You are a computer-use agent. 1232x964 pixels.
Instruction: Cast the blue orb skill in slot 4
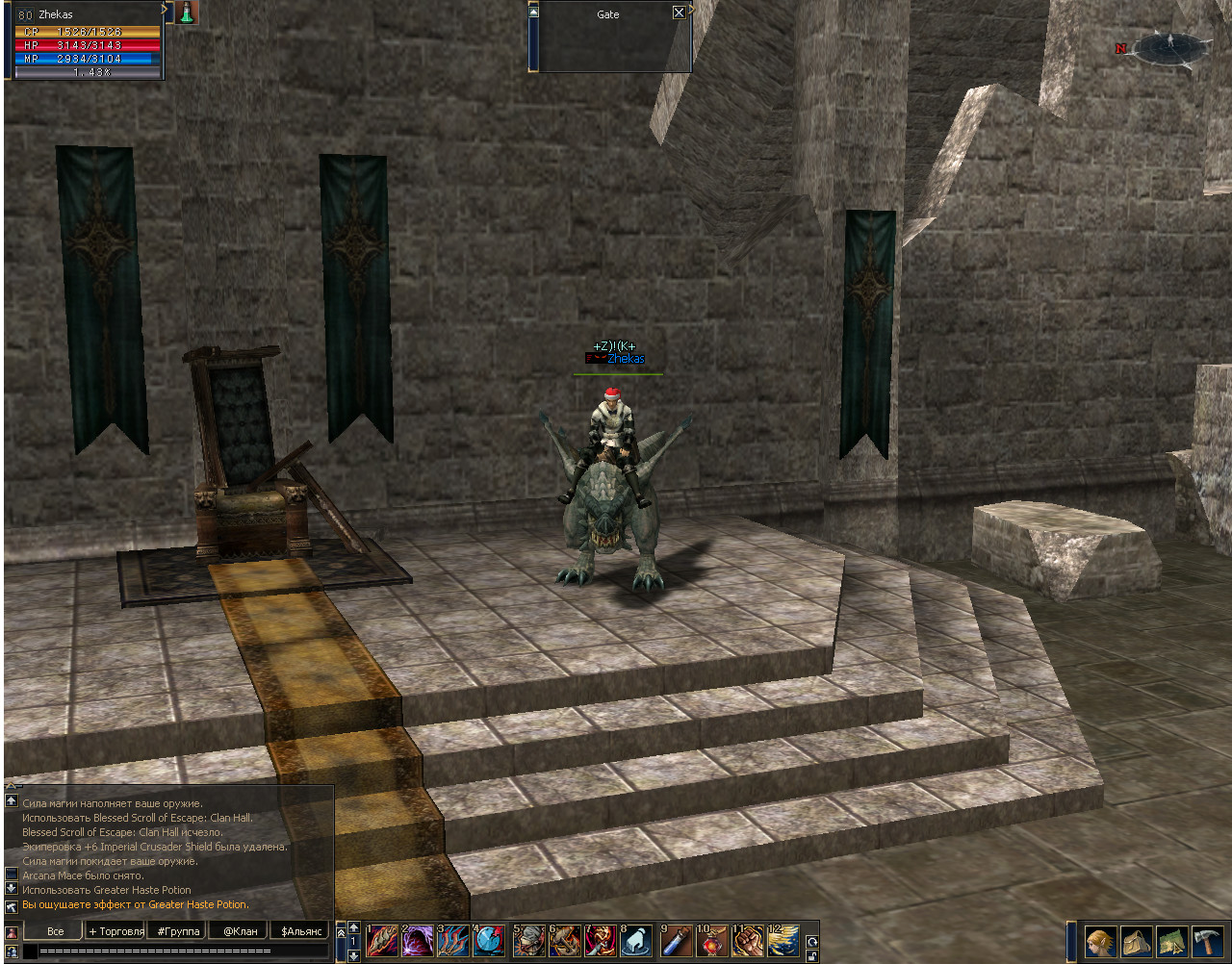coord(489,941)
